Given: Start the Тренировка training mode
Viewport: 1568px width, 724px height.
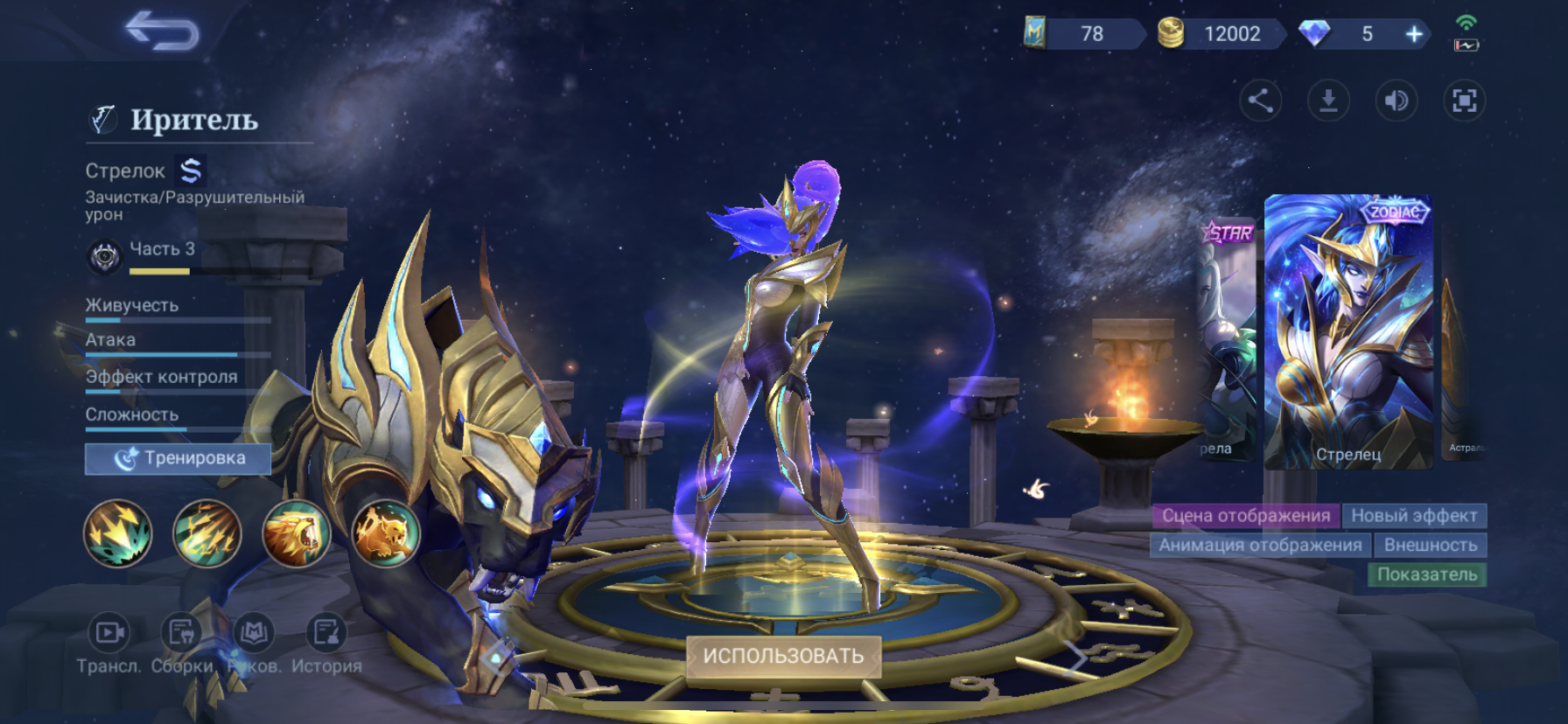Looking at the screenshot, I should 178,458.
